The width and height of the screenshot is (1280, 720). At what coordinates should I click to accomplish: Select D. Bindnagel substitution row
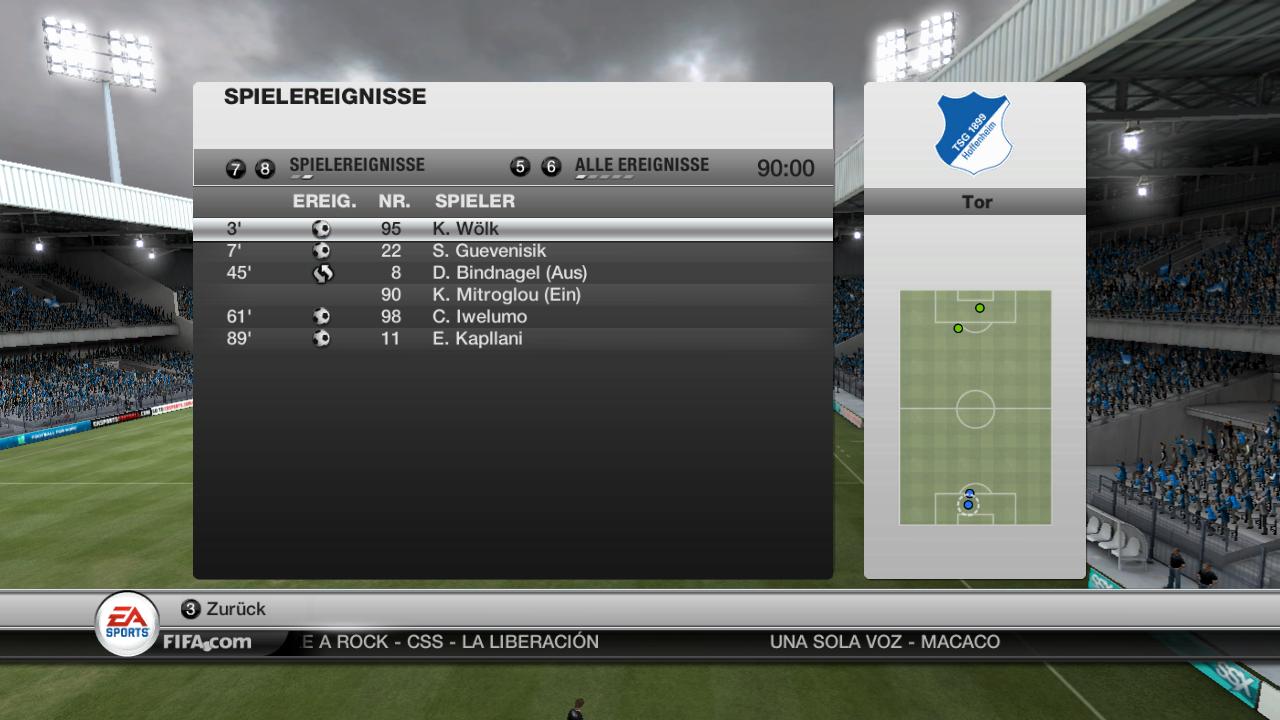point(512,273)
